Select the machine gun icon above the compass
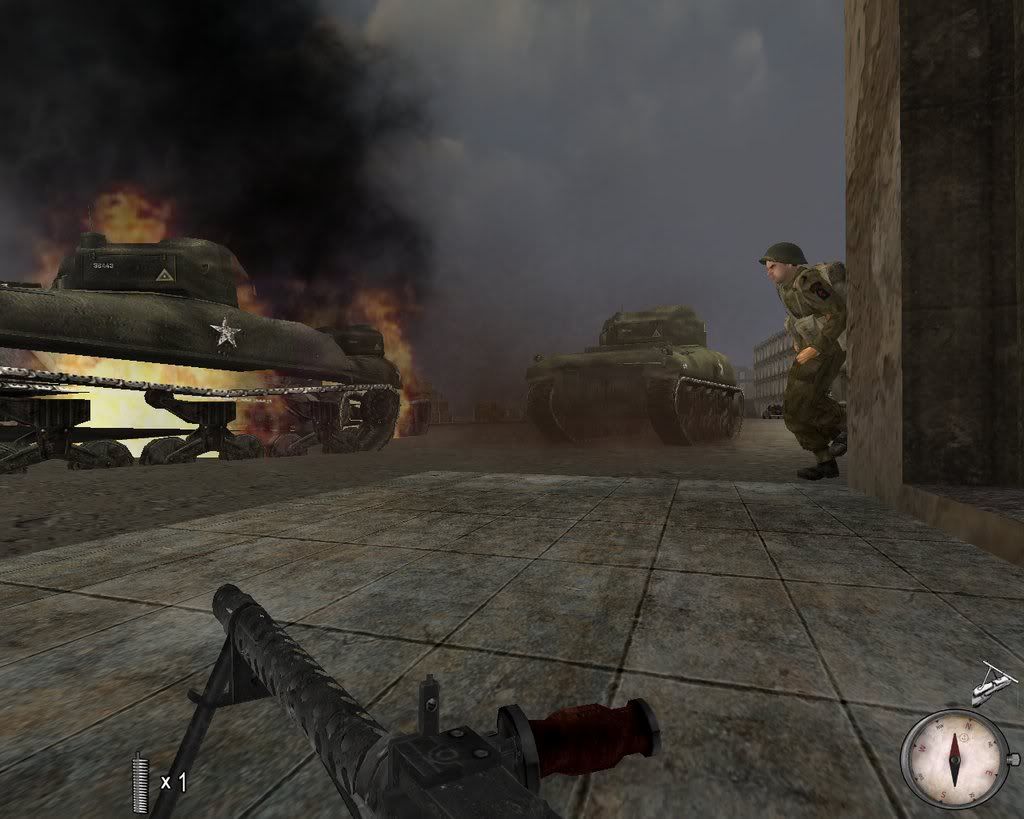The height and width of the screenshot is (819, 1024). tap(993, 685)
